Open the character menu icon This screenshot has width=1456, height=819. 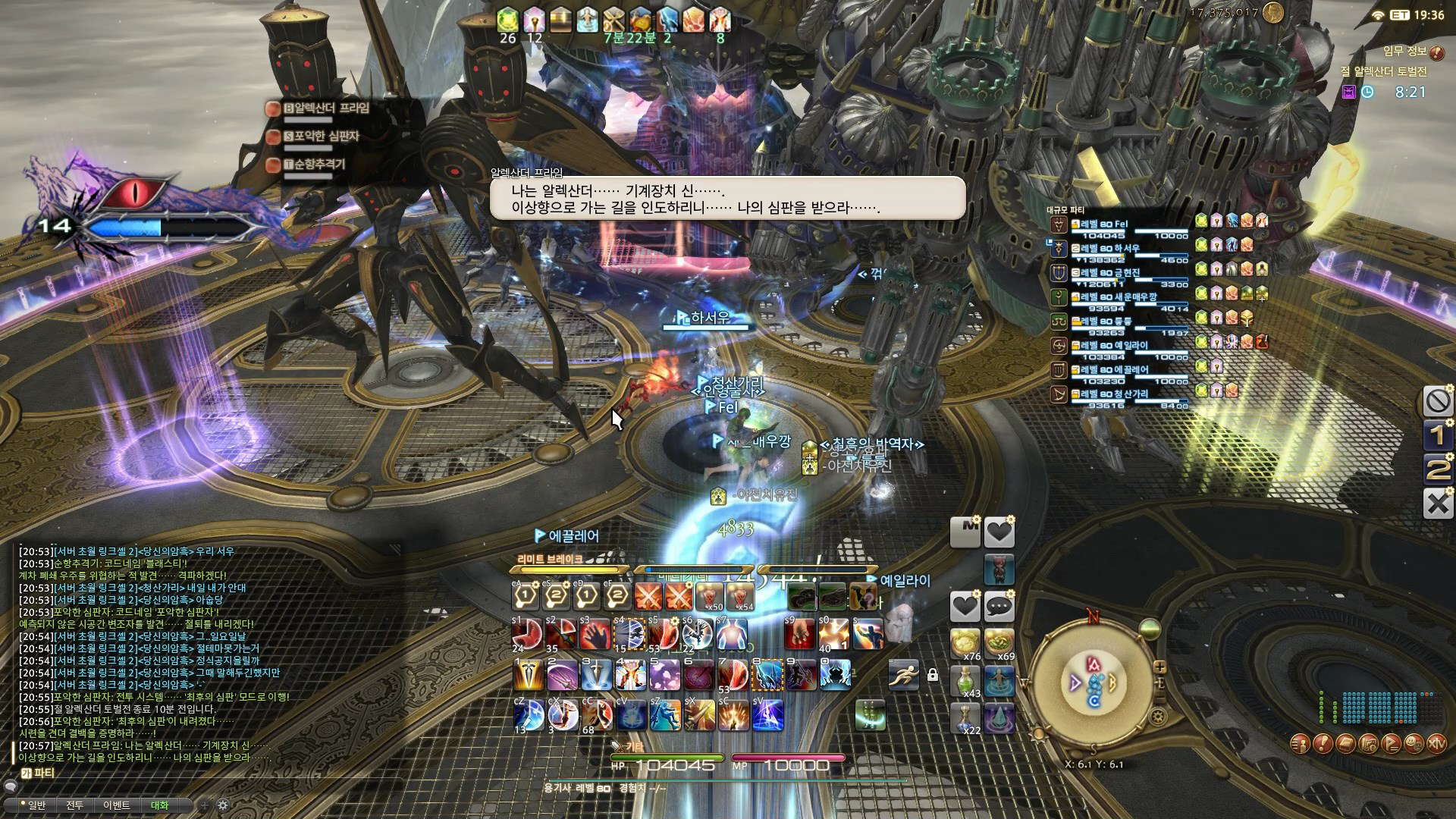[1300, 744]
